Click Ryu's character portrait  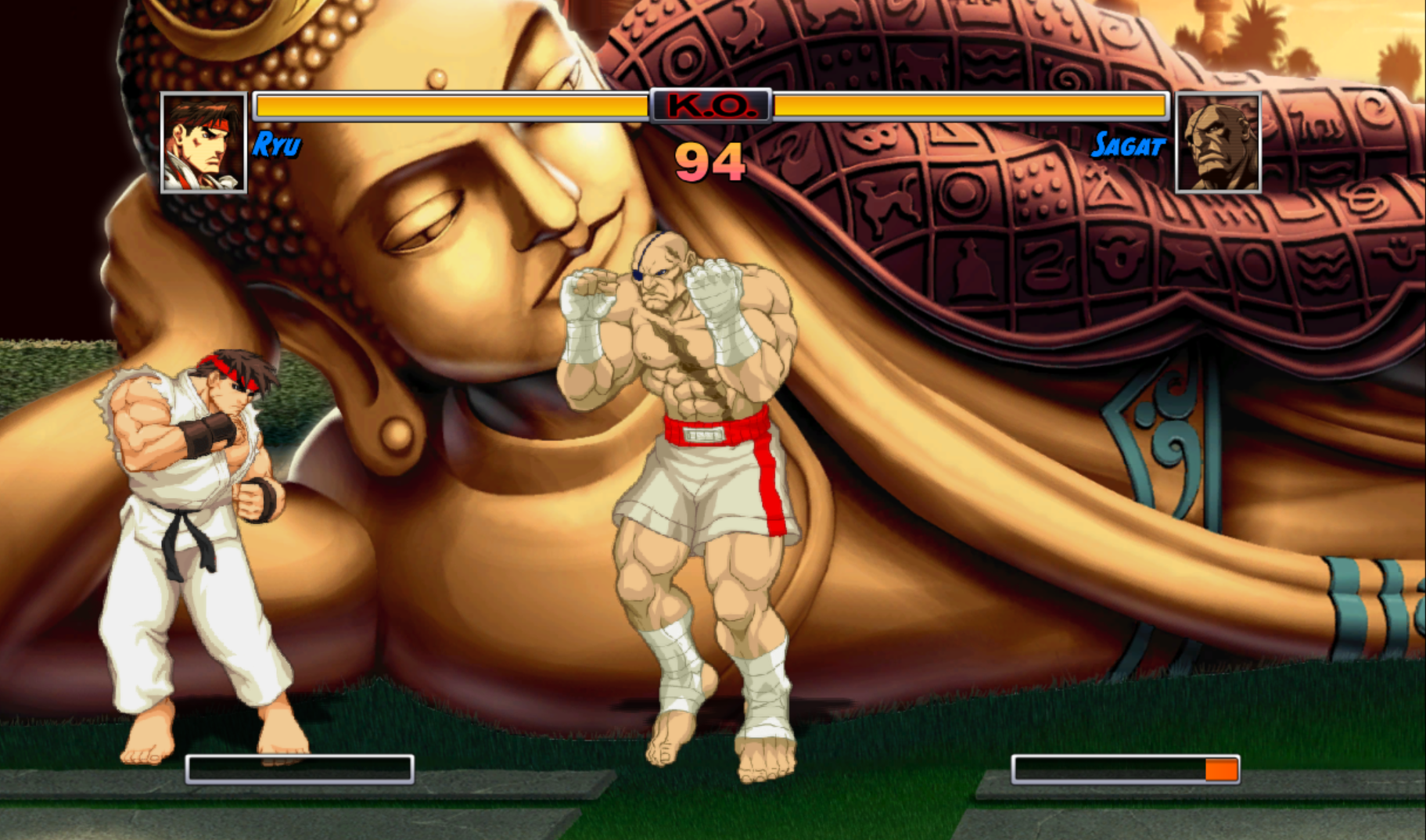[x=203, y=142]
